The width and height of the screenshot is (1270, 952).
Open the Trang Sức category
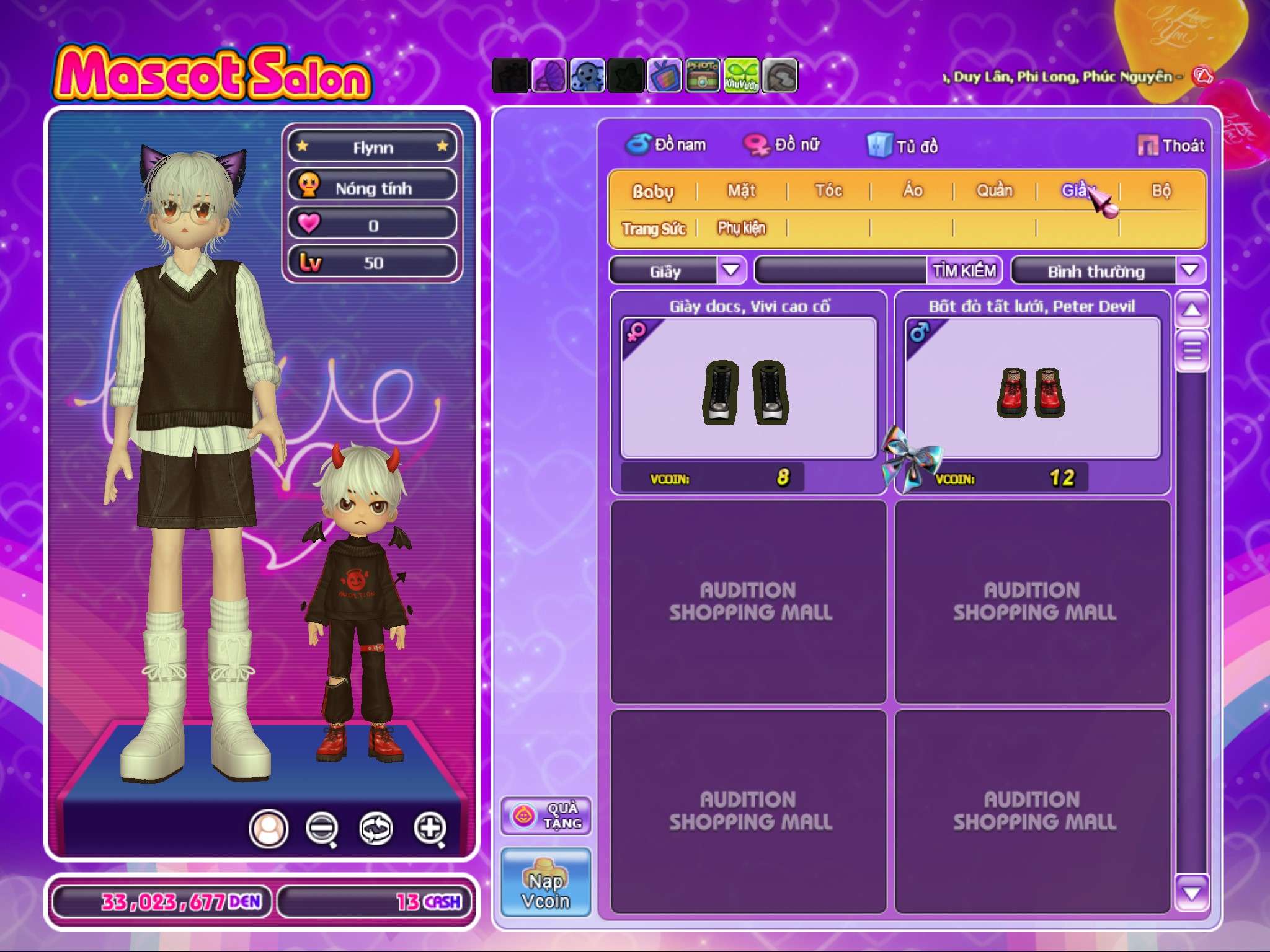pyautogui.click(x=654, y=229)
